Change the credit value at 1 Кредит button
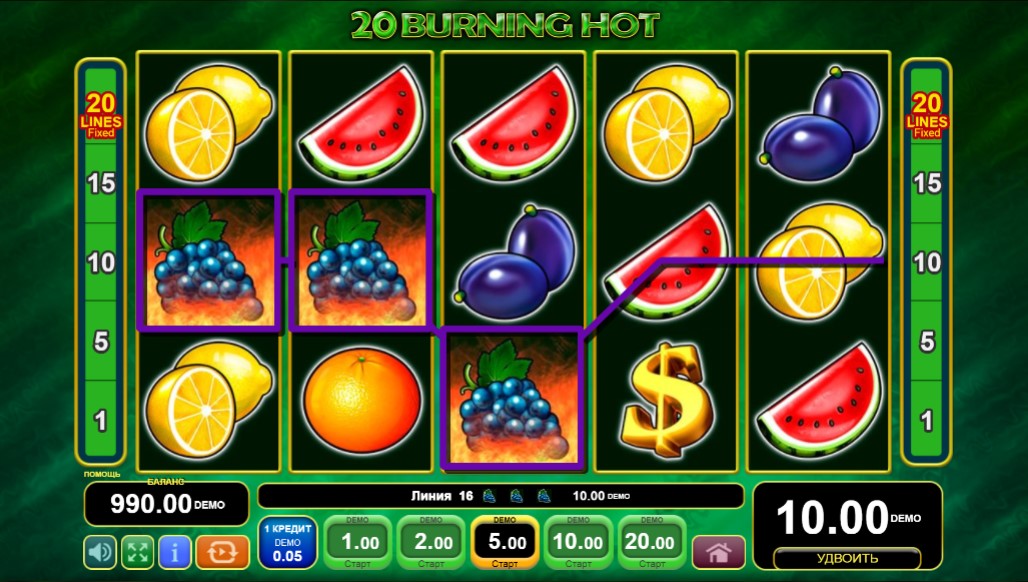 (x=288, y=543)
